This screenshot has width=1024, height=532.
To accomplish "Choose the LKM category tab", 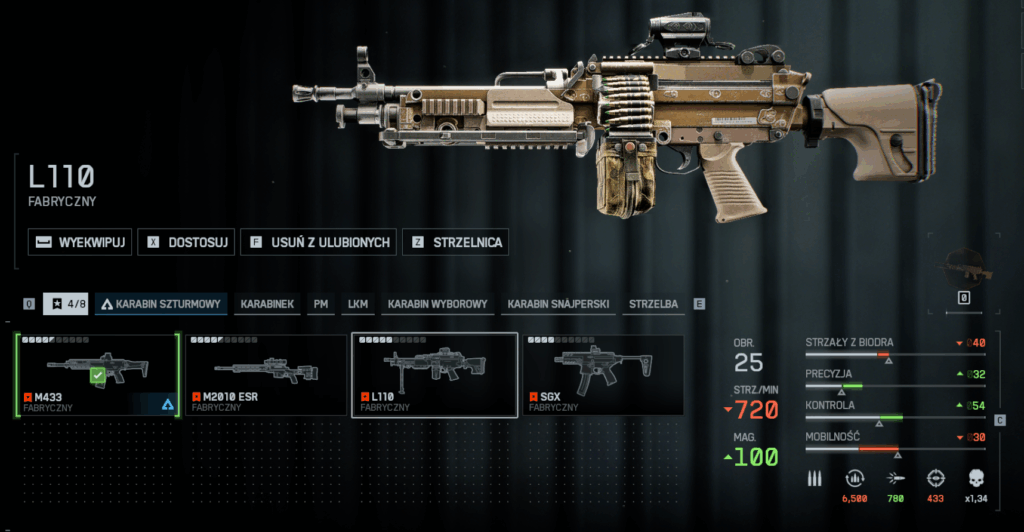I will point(357,303).
